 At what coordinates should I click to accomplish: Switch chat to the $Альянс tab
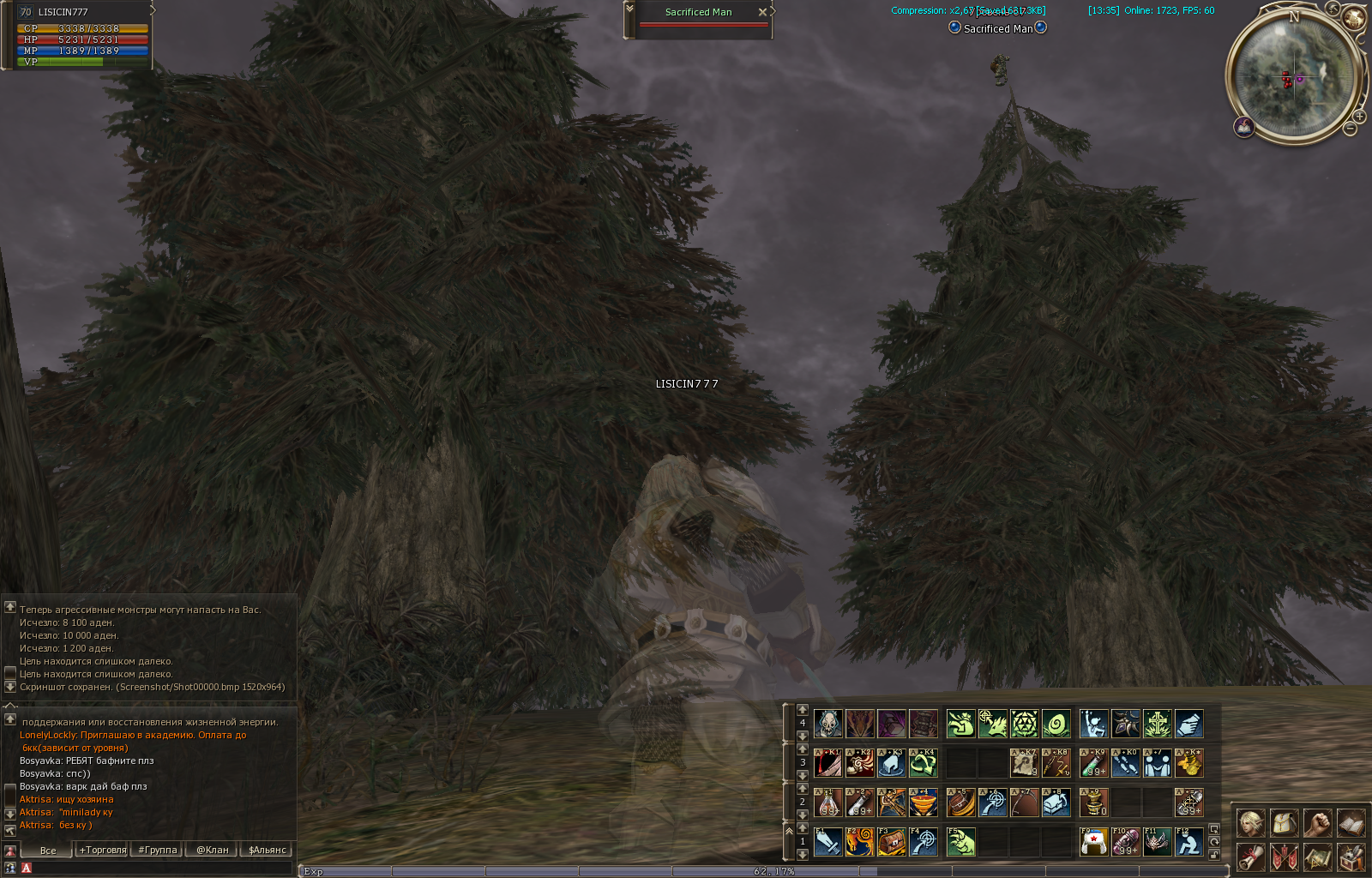pos(268,850)
